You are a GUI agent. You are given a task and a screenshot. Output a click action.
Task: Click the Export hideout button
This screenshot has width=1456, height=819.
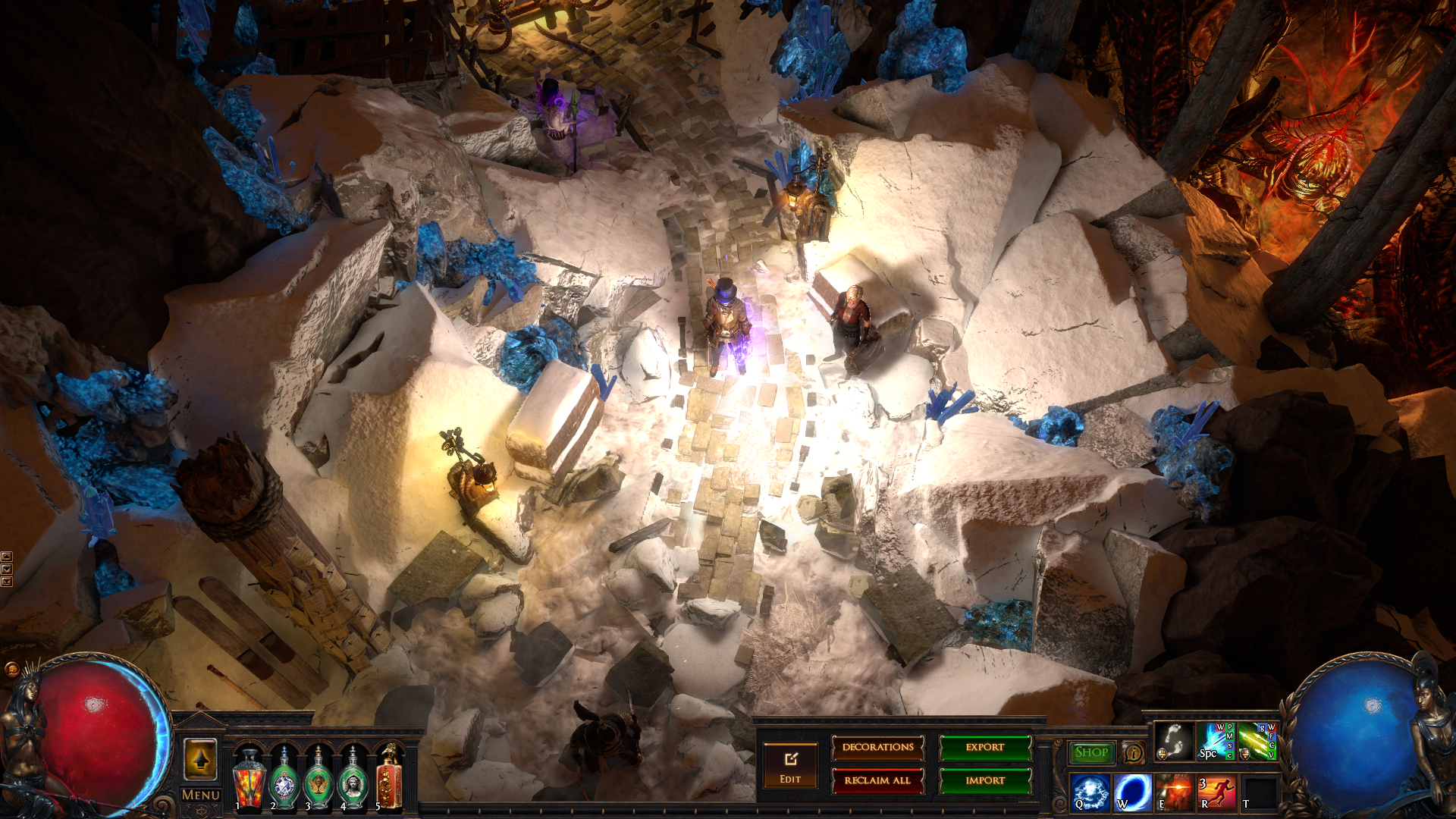click(x=984, y=748)
